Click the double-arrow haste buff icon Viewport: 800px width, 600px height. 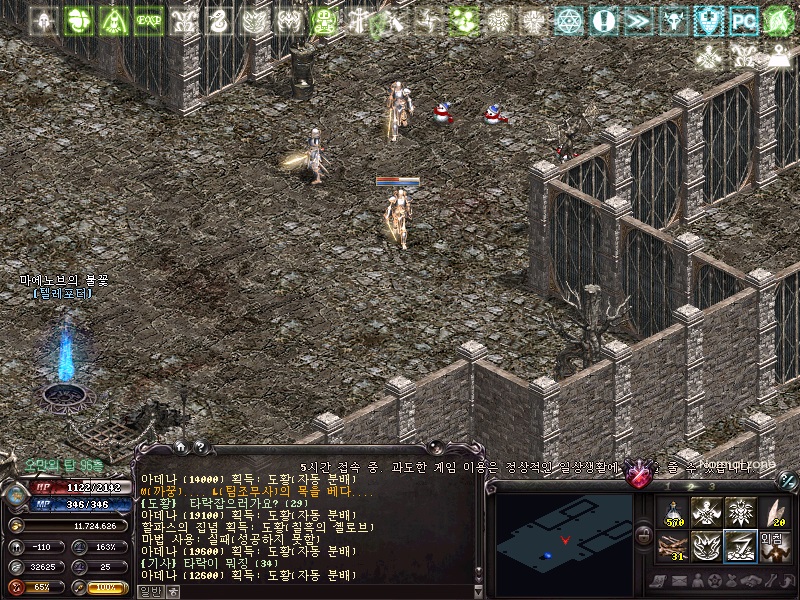[x=638, y=19]
